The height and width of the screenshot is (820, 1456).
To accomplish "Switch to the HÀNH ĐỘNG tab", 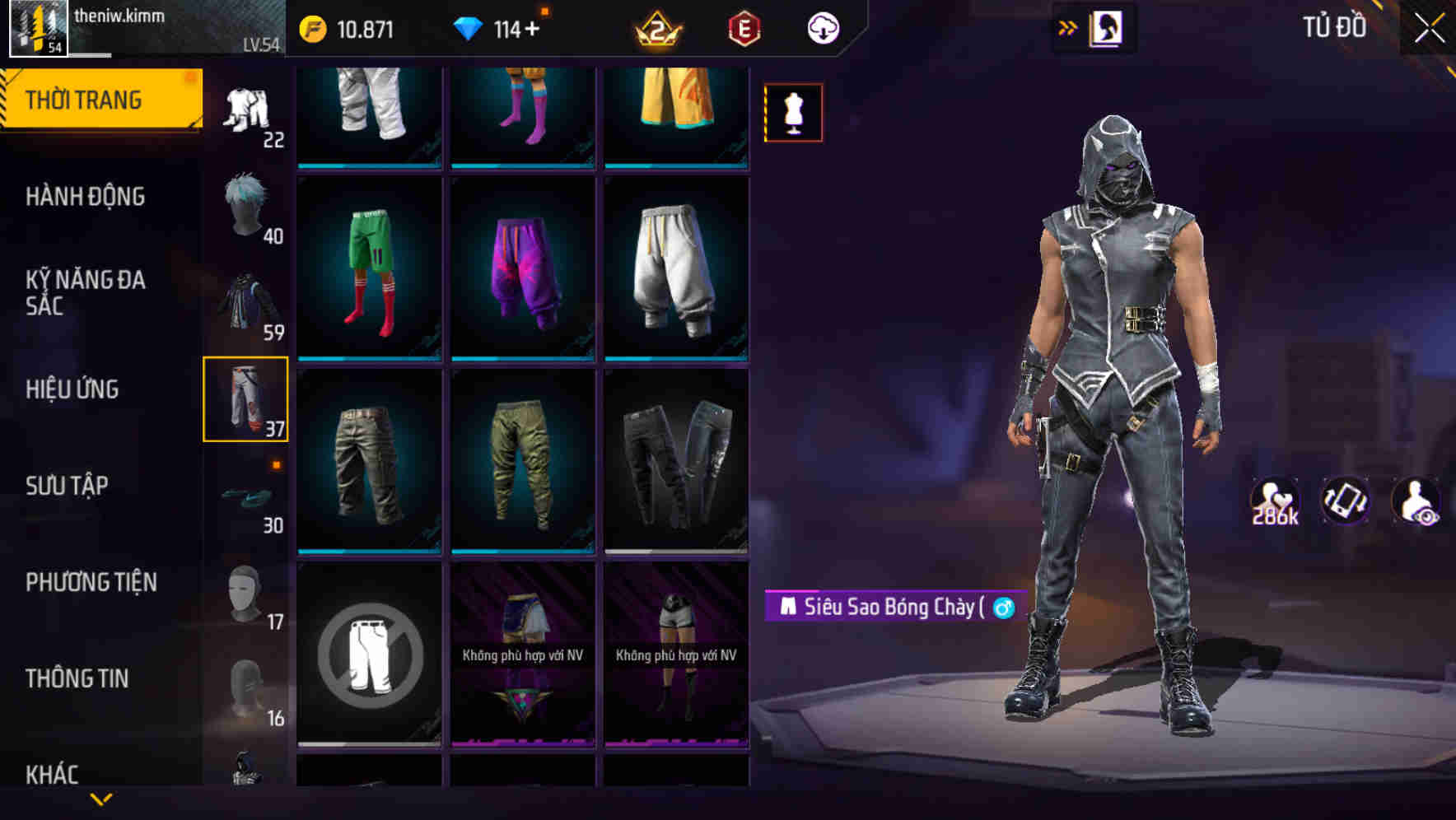I will click(86, 196).
